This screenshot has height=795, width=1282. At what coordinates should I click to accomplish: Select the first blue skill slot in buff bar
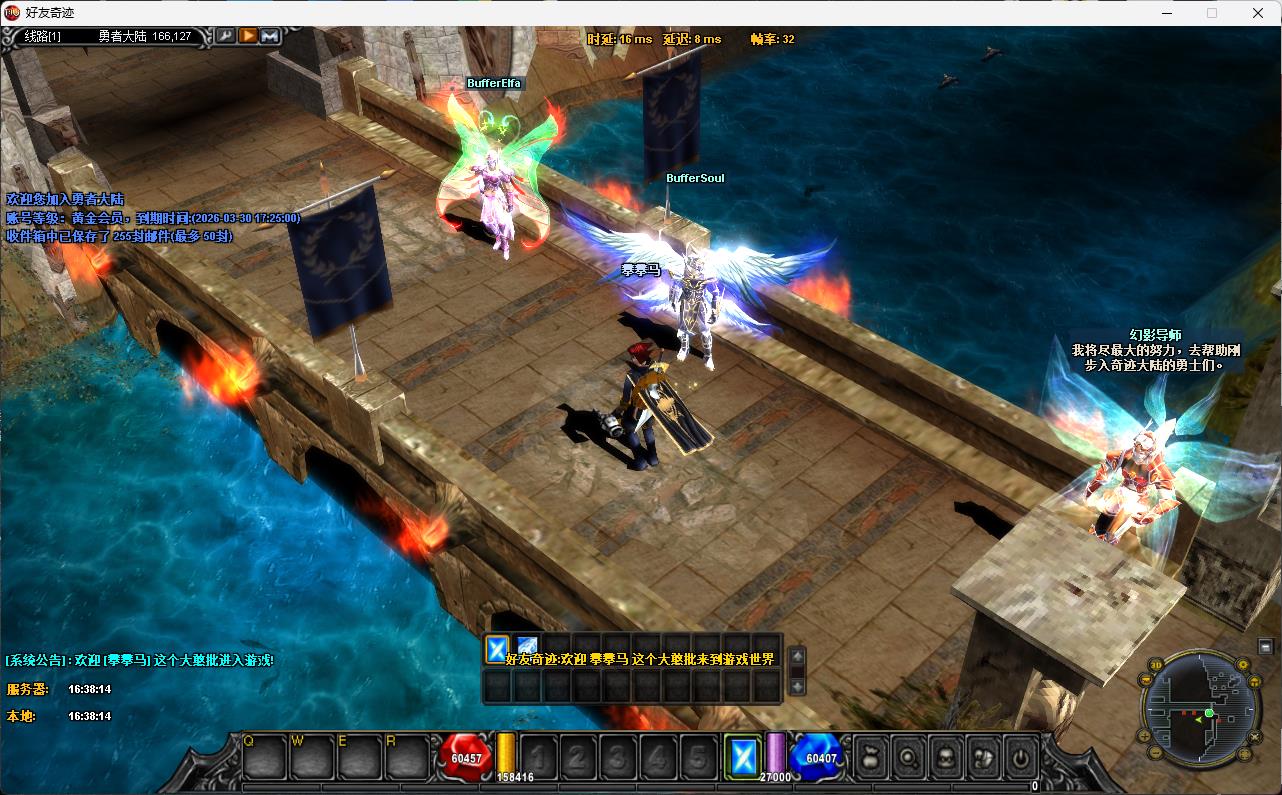[497, 649]
